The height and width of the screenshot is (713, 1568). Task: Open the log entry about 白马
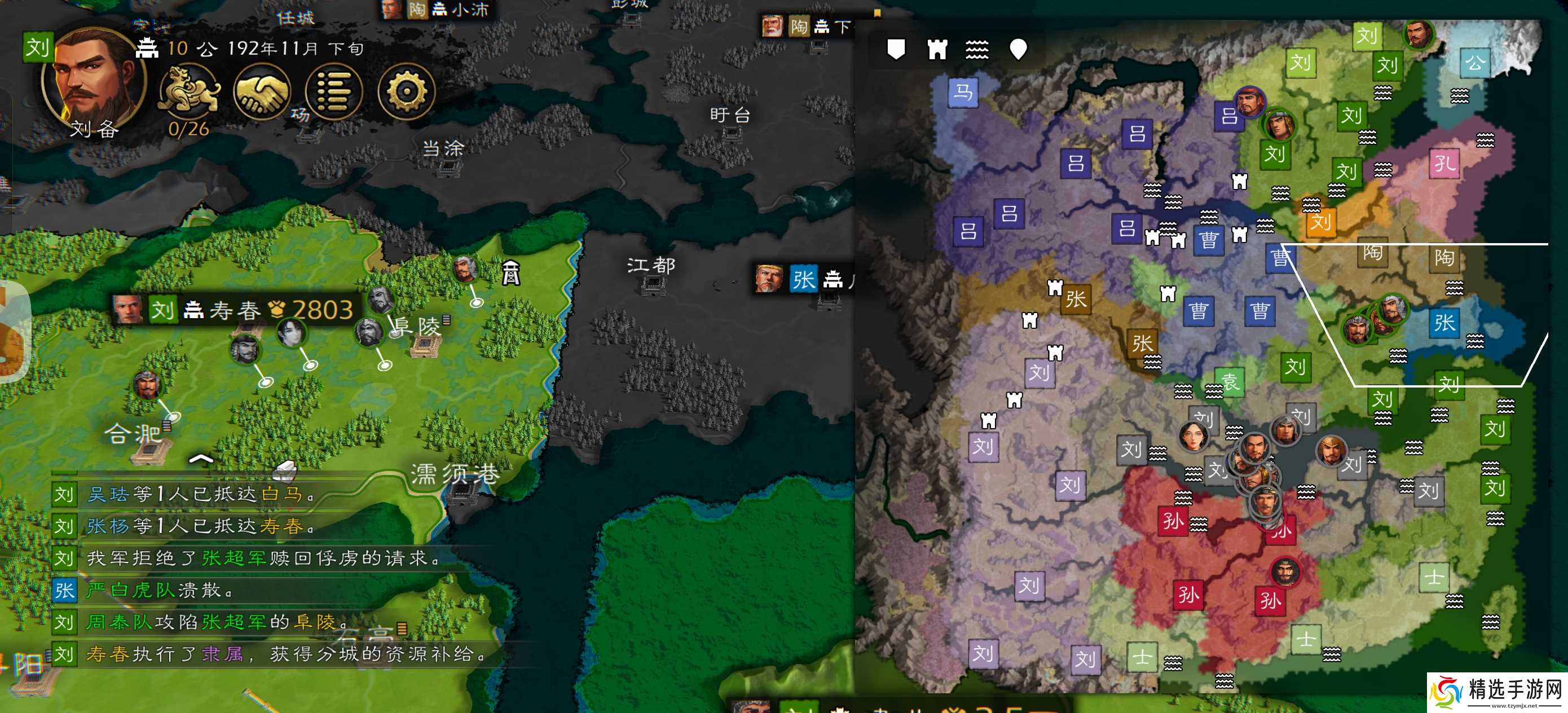click(201, 494)
